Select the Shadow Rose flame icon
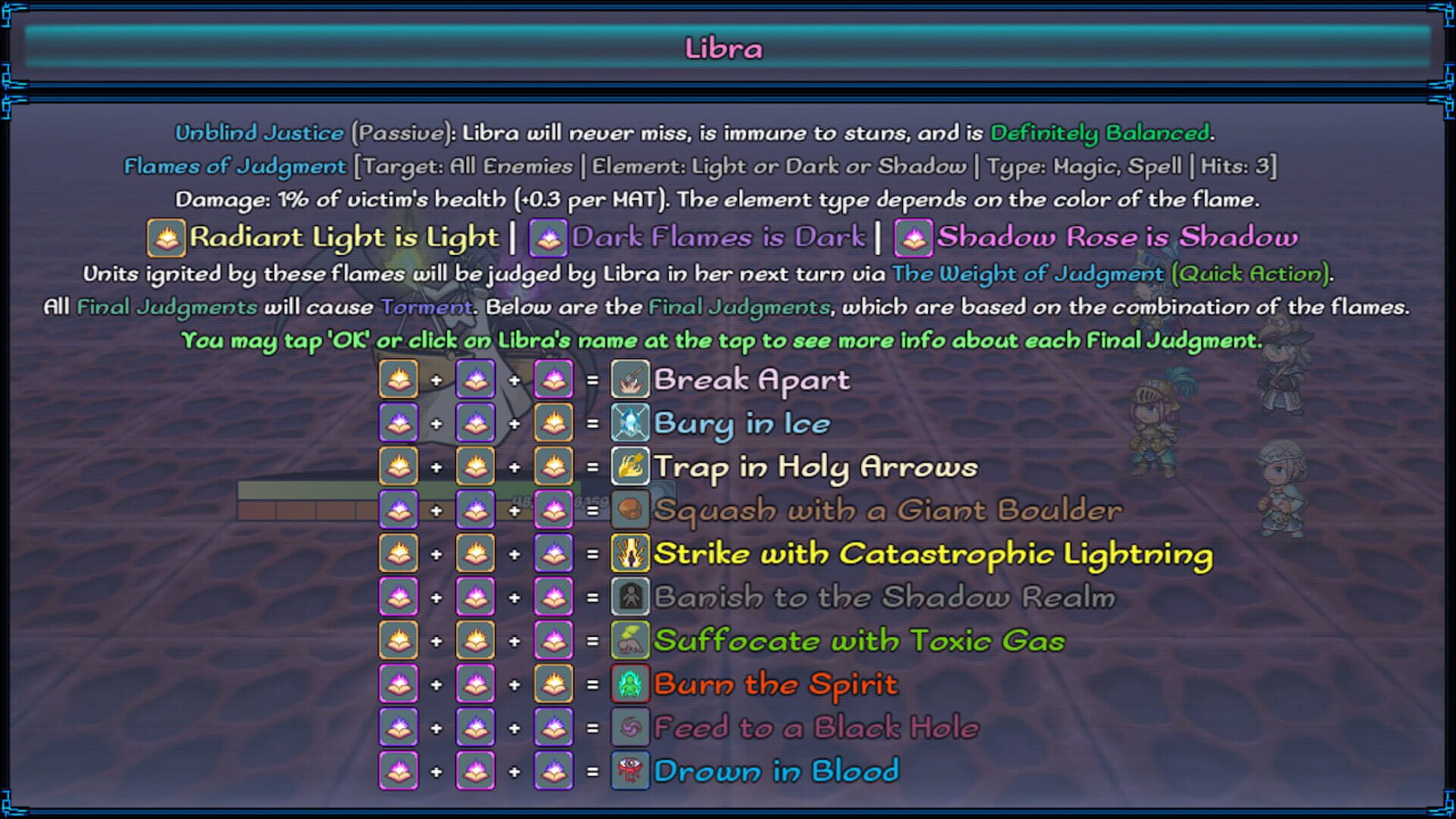The image size is (1456, 819). coord(914,237)
